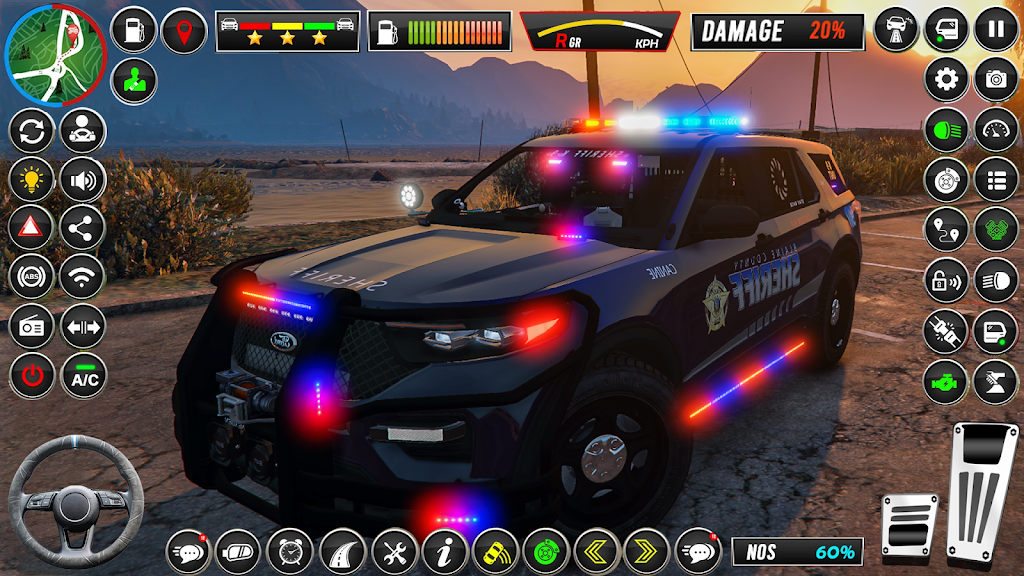The height and width of the screenshot is (576, 1024).
Task: Pause the game
Action: click(x=996, y=28)
